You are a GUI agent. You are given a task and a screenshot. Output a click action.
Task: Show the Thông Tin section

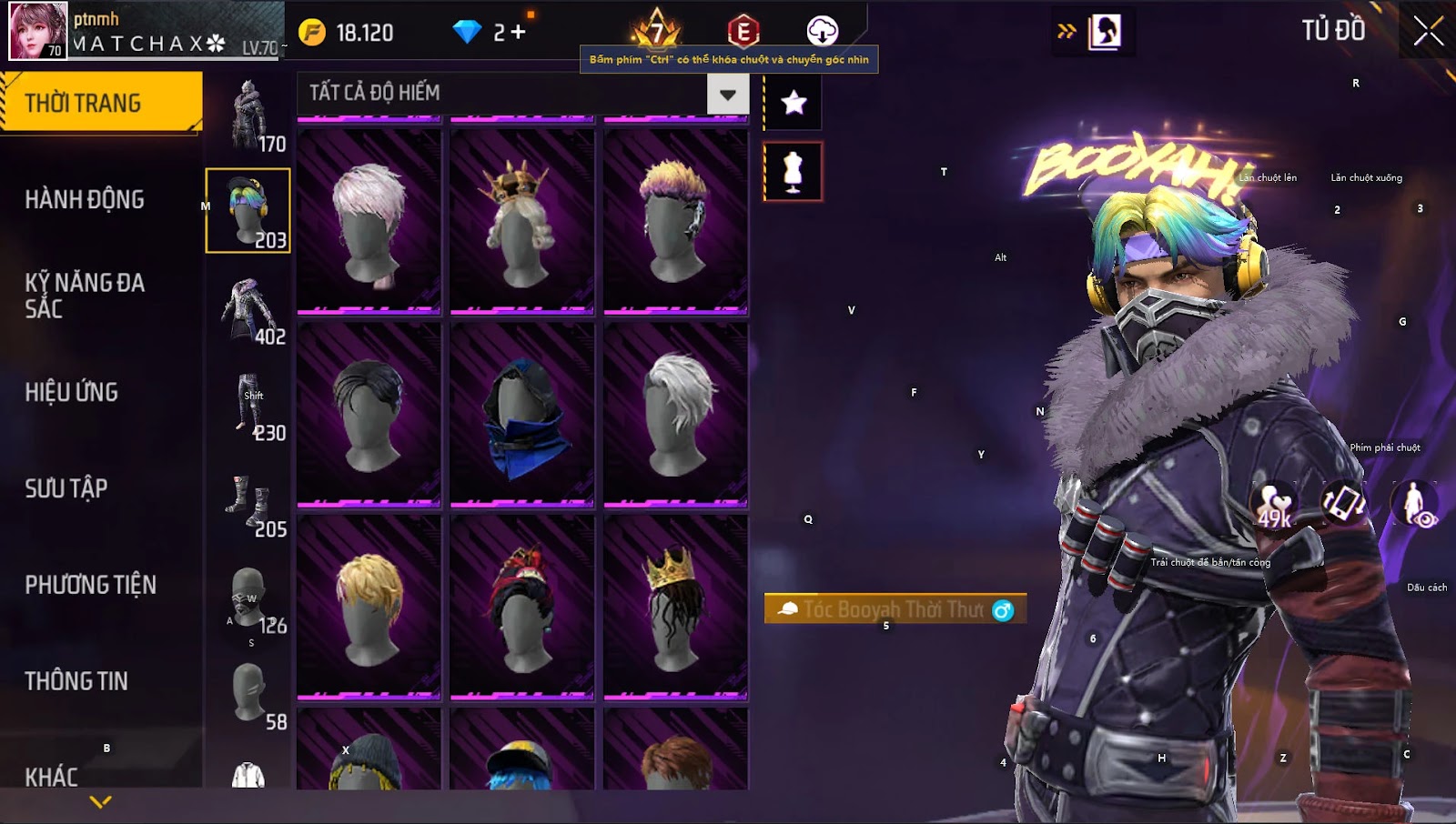pos(76,681)
